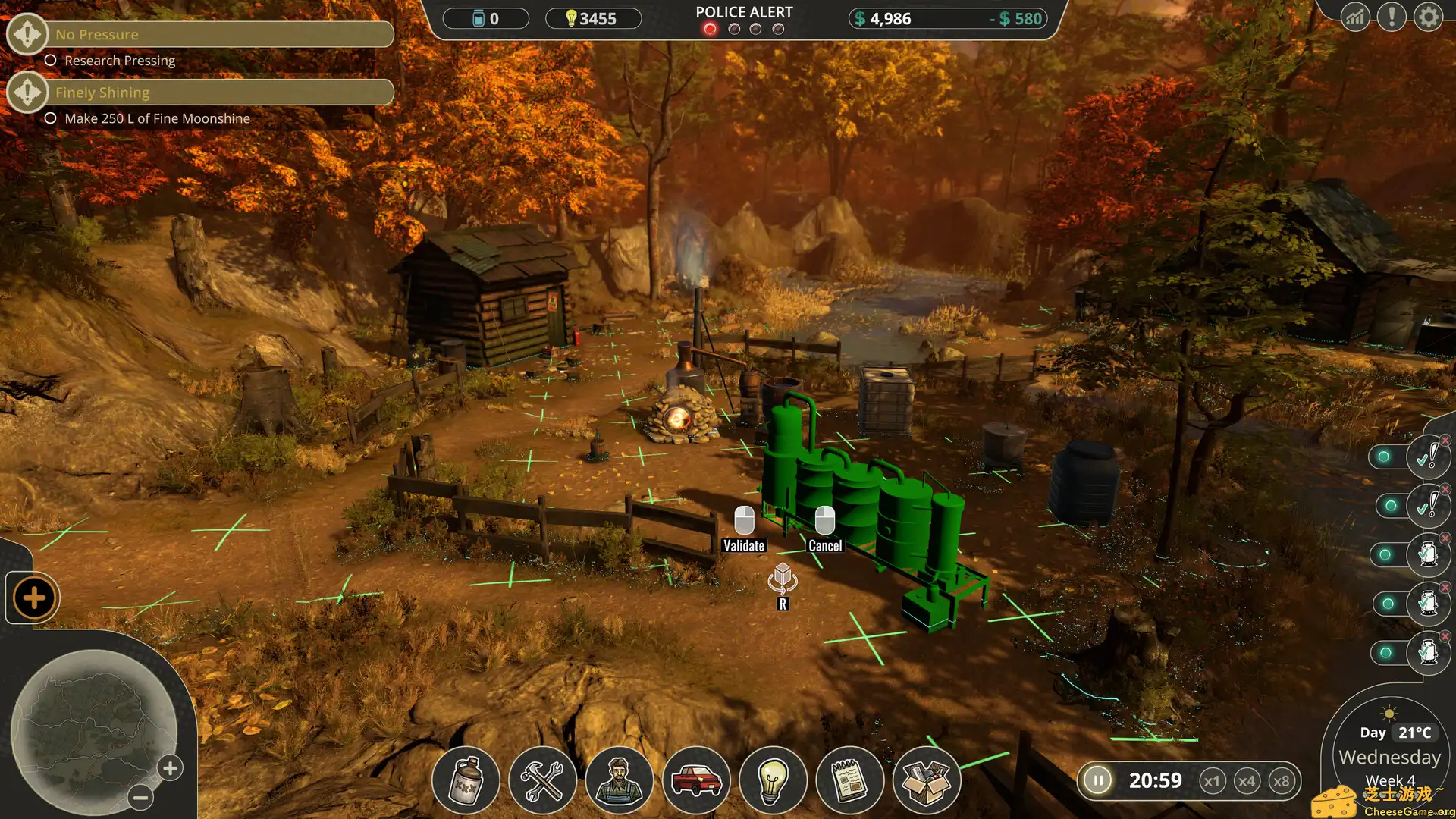Pause the game clock
The image size is (1456, 819).
coord(1097,780)
